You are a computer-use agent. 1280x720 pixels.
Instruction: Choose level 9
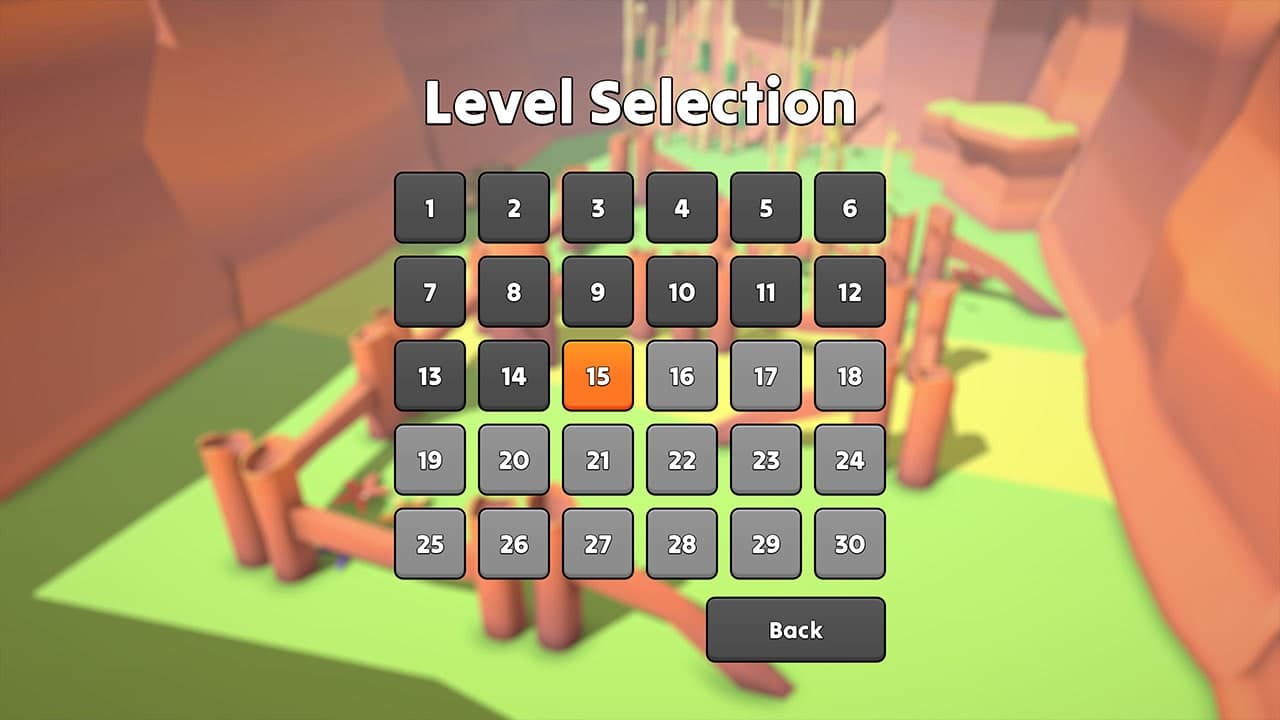click(x=598, y=293)
